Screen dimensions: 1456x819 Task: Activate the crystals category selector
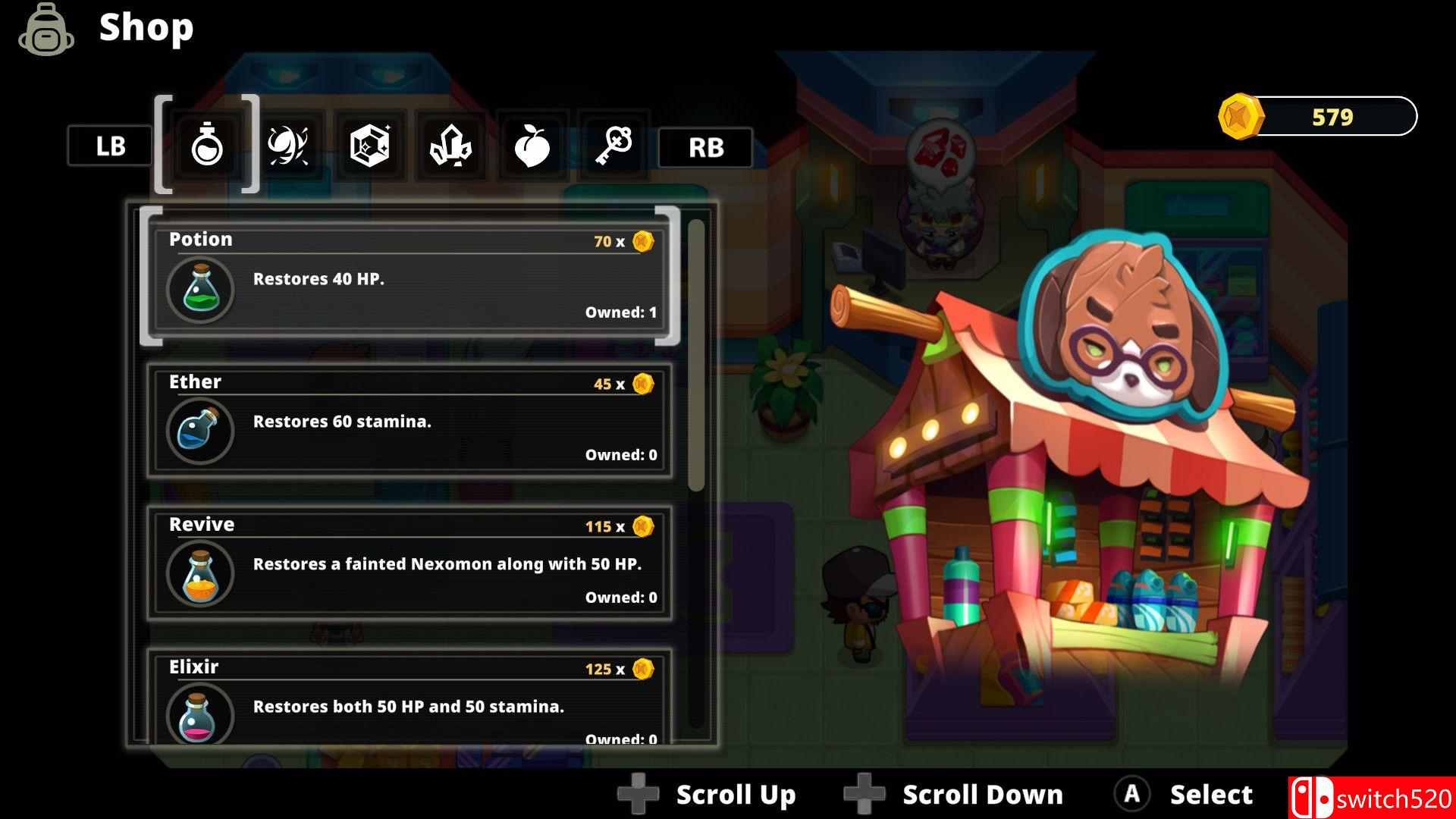point(450,146)
